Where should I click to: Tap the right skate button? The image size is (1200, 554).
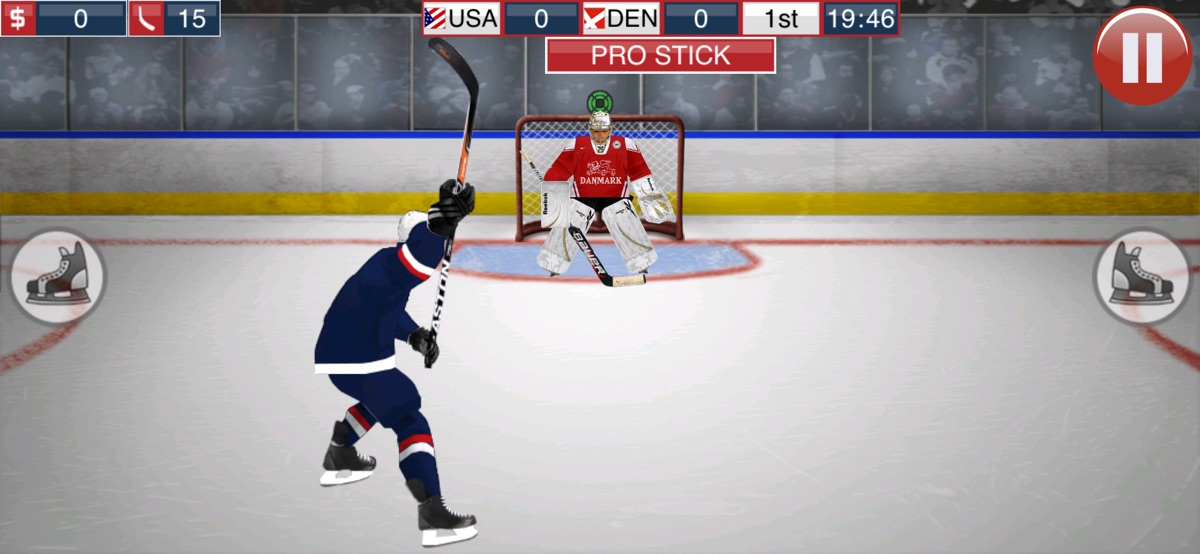click(1142, 277)
